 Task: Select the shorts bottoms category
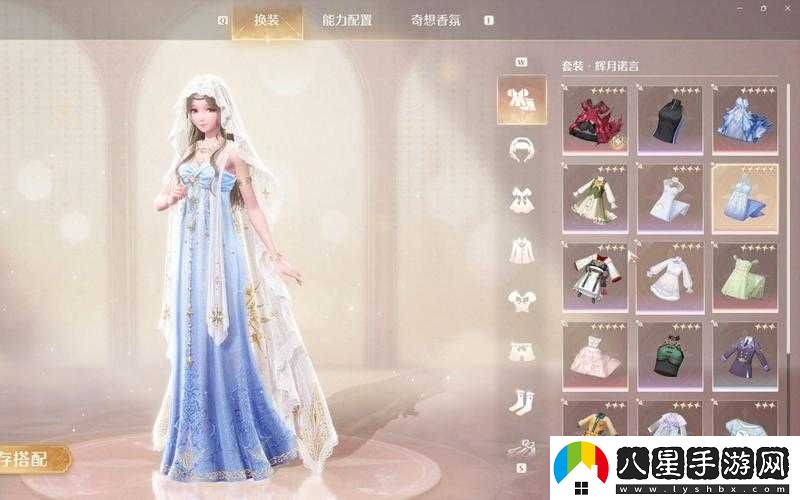pos(521,350)
